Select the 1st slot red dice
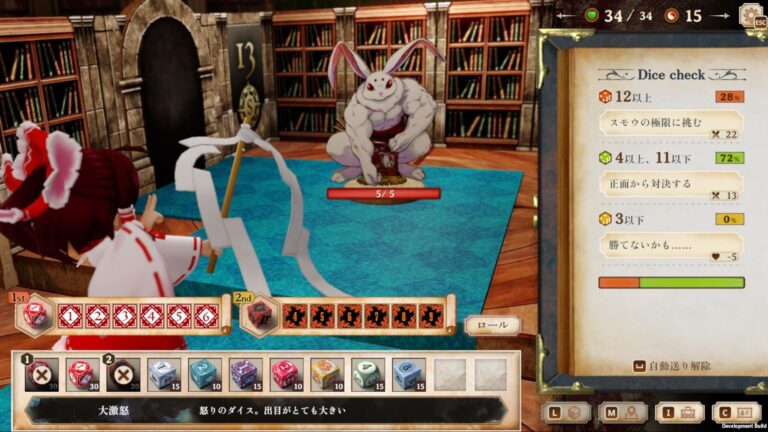 pyautogui.click(x=35, y=314)
